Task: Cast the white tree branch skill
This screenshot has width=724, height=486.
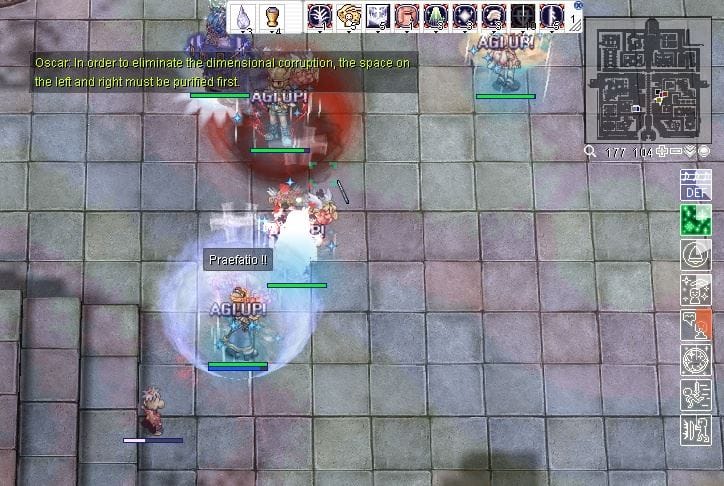Action: (320, 16)
